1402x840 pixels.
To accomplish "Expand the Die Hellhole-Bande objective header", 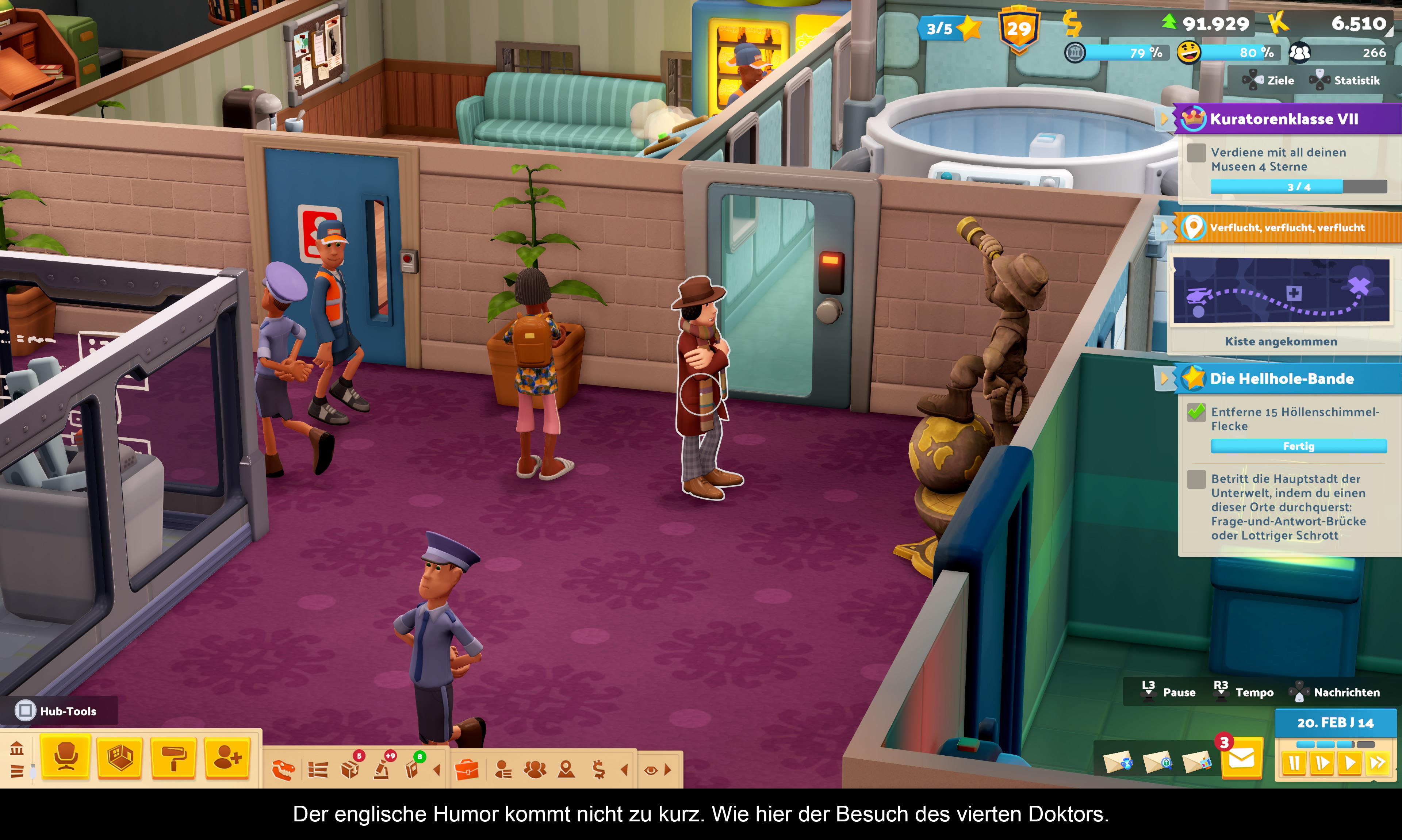I will (x=1282, y=379).
